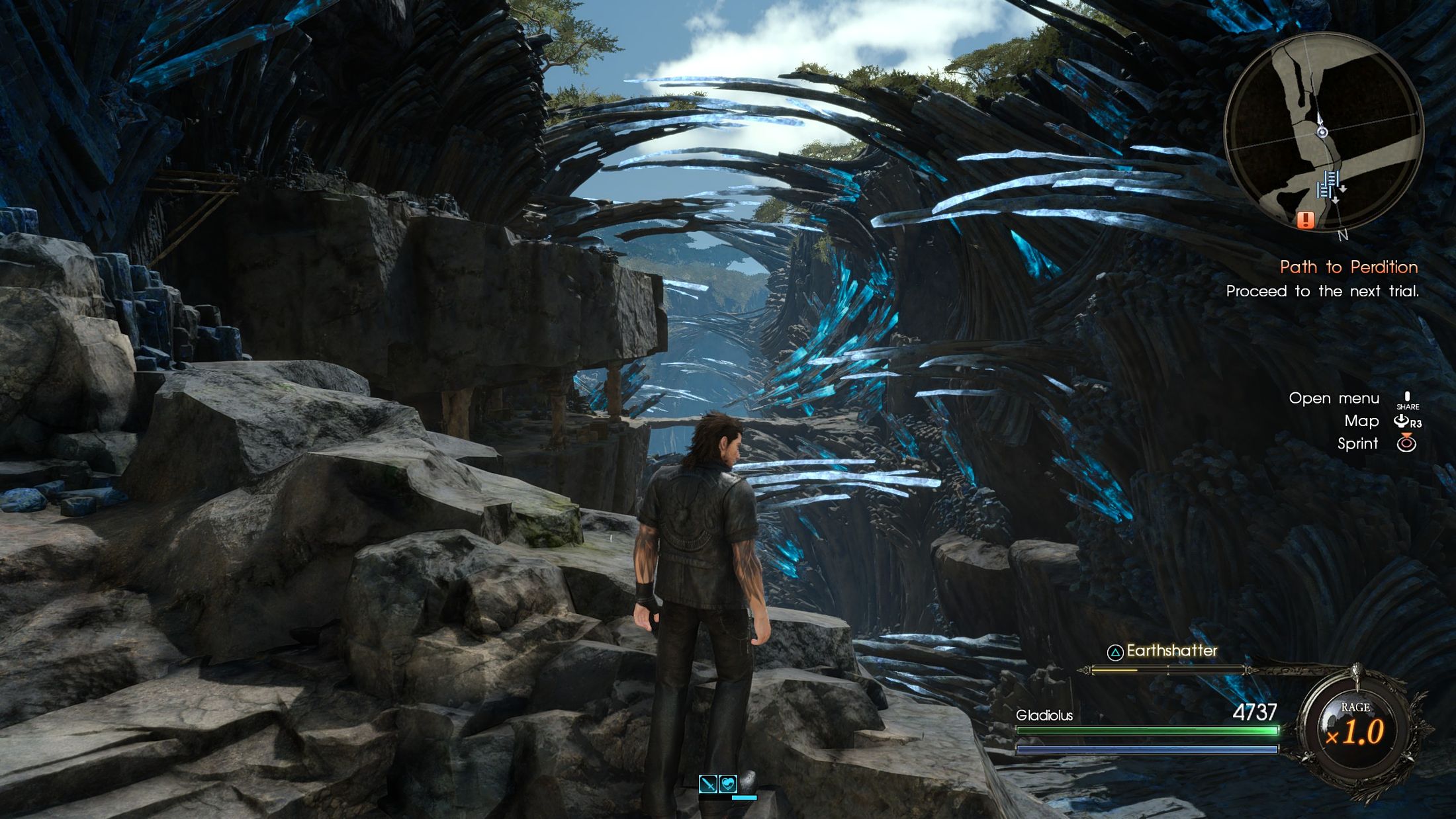The width and height of the screenshot is (1456, 819).
Task: Select the heart buff status icon
Action: 727,784
